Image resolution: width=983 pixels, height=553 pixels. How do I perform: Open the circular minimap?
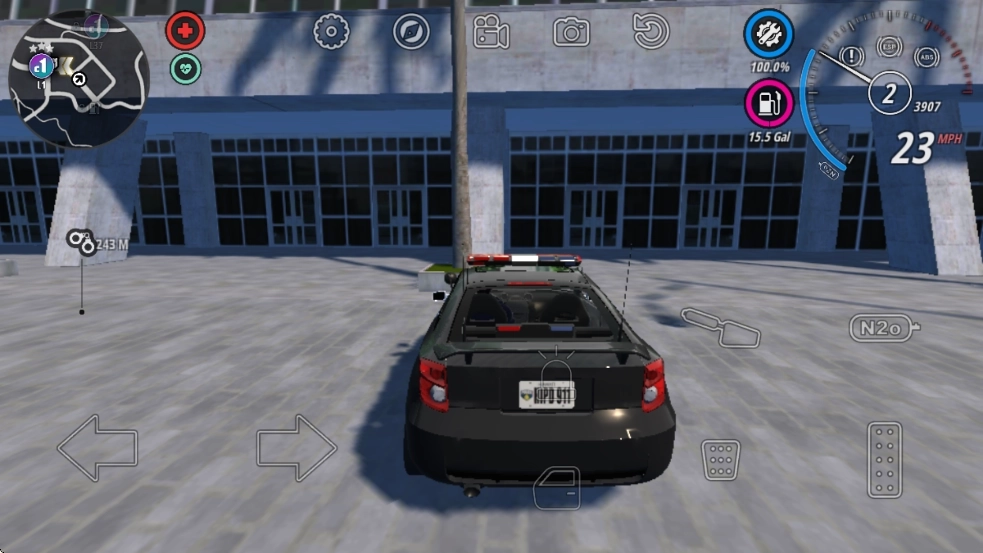(x=78, y=79)
